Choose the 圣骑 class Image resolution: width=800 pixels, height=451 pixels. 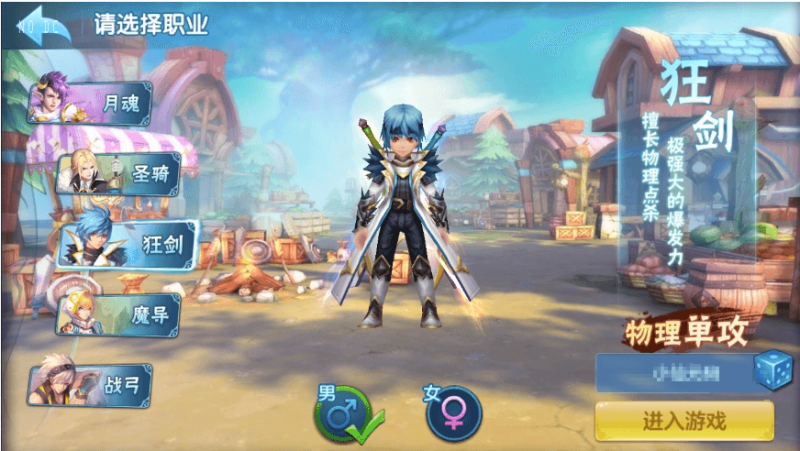pos(120,173)
